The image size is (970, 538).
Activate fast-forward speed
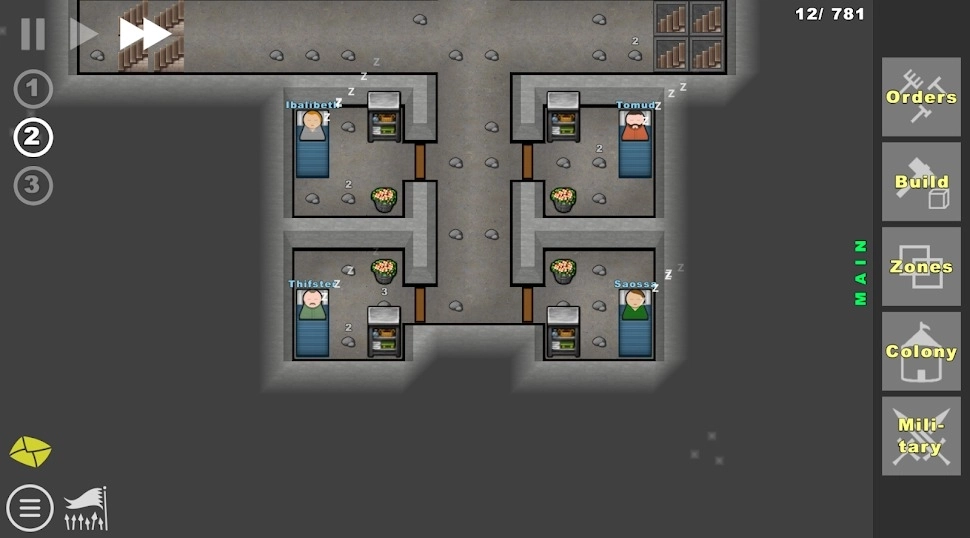point(144,34)
